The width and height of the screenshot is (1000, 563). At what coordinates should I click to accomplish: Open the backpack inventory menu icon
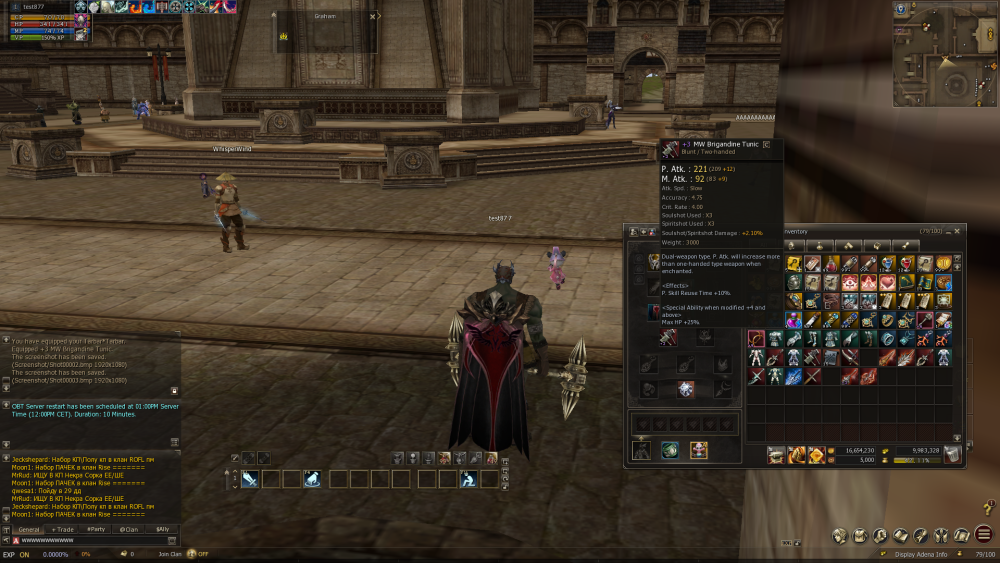coord(859,535)
